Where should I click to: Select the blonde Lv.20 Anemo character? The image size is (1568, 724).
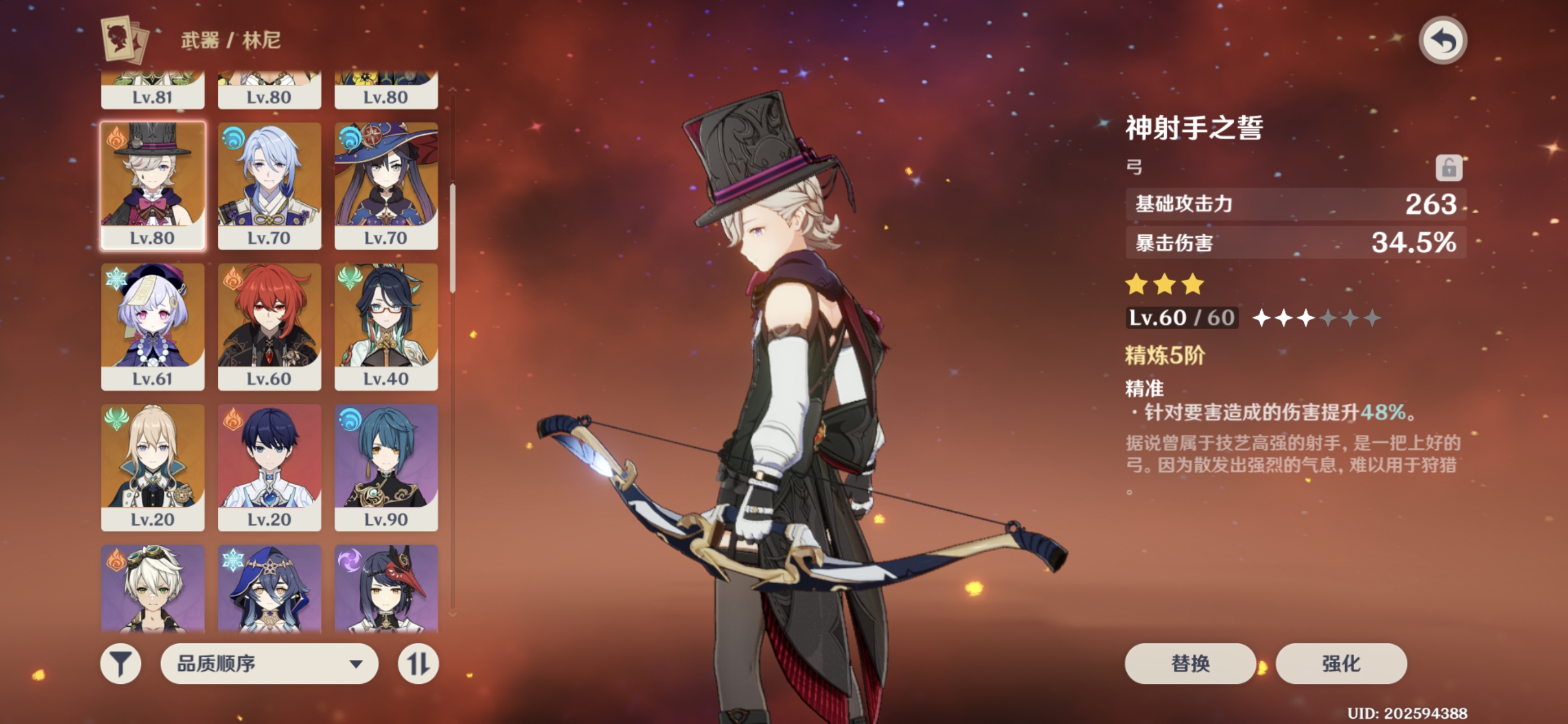pyautogui.click(x=153, y=467)
